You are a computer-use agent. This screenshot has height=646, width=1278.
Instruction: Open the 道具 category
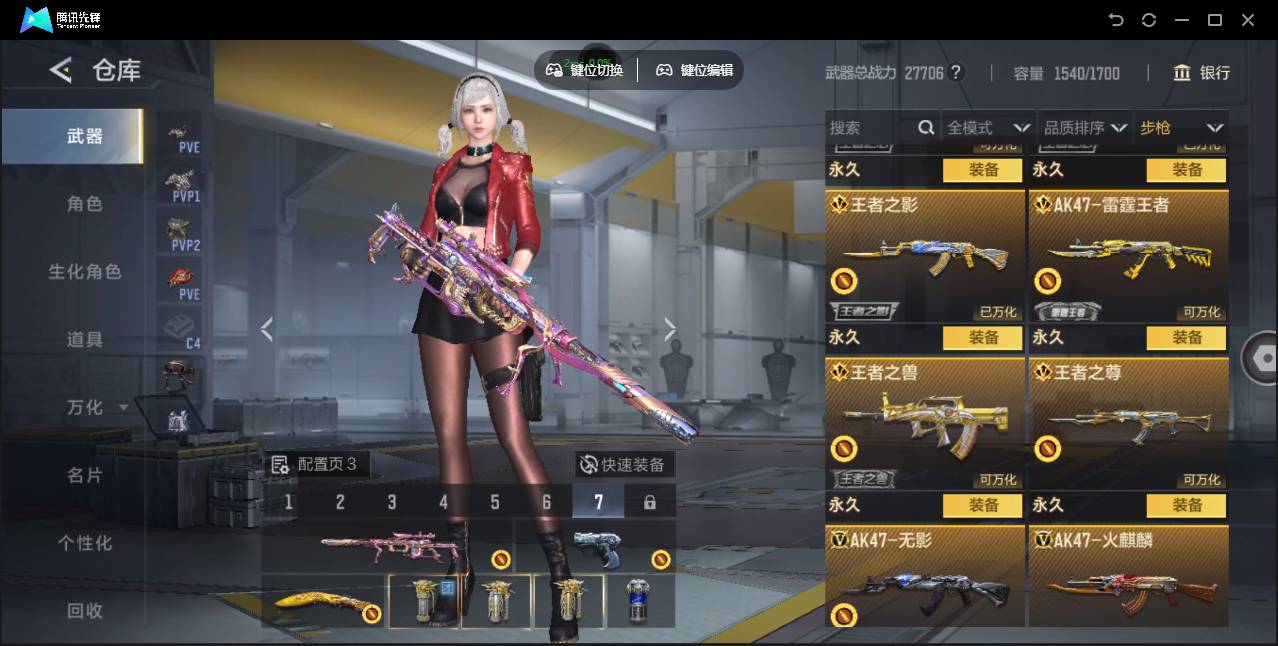[x=84, y=340]
